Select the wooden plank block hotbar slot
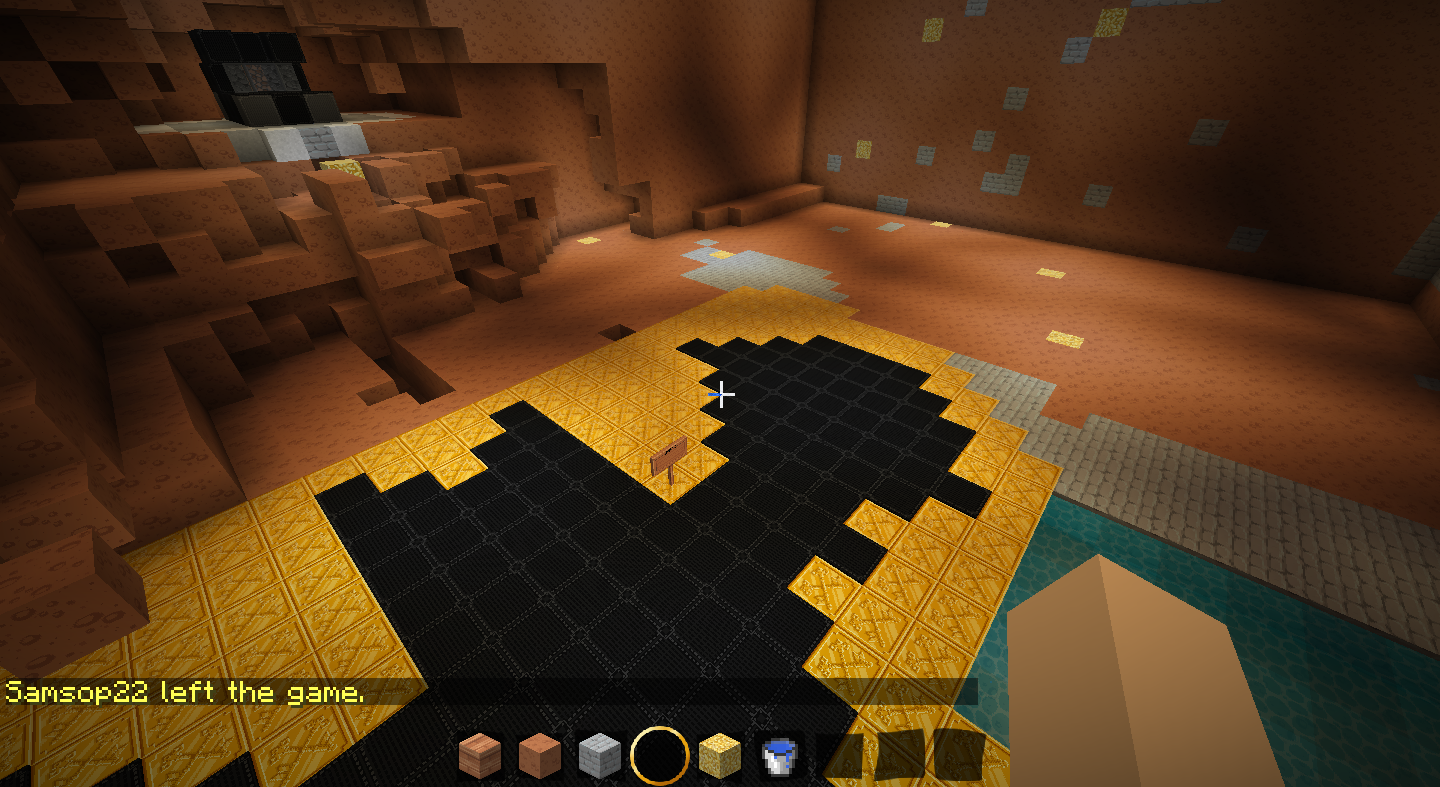Image resolution: width=1440 pixels, height=787 pixels. [480, 756]
